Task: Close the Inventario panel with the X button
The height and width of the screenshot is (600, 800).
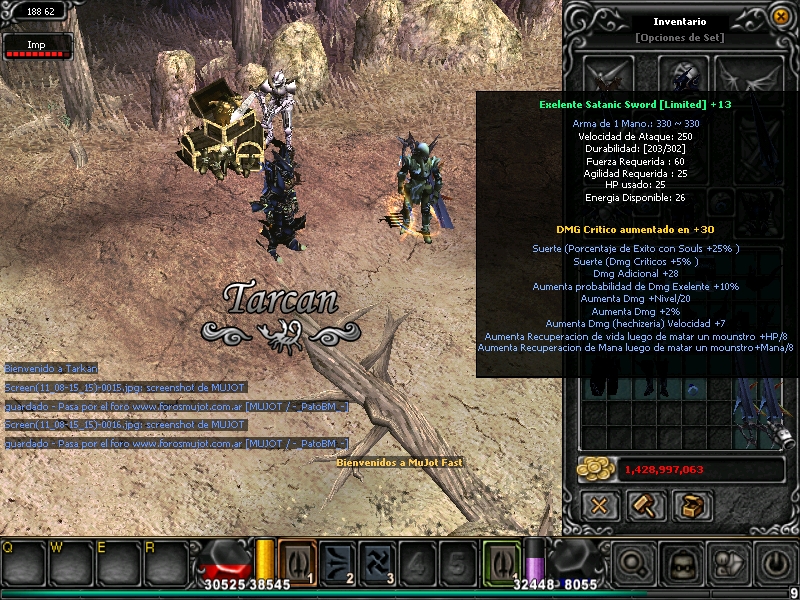Action: (x=600, y=507)
